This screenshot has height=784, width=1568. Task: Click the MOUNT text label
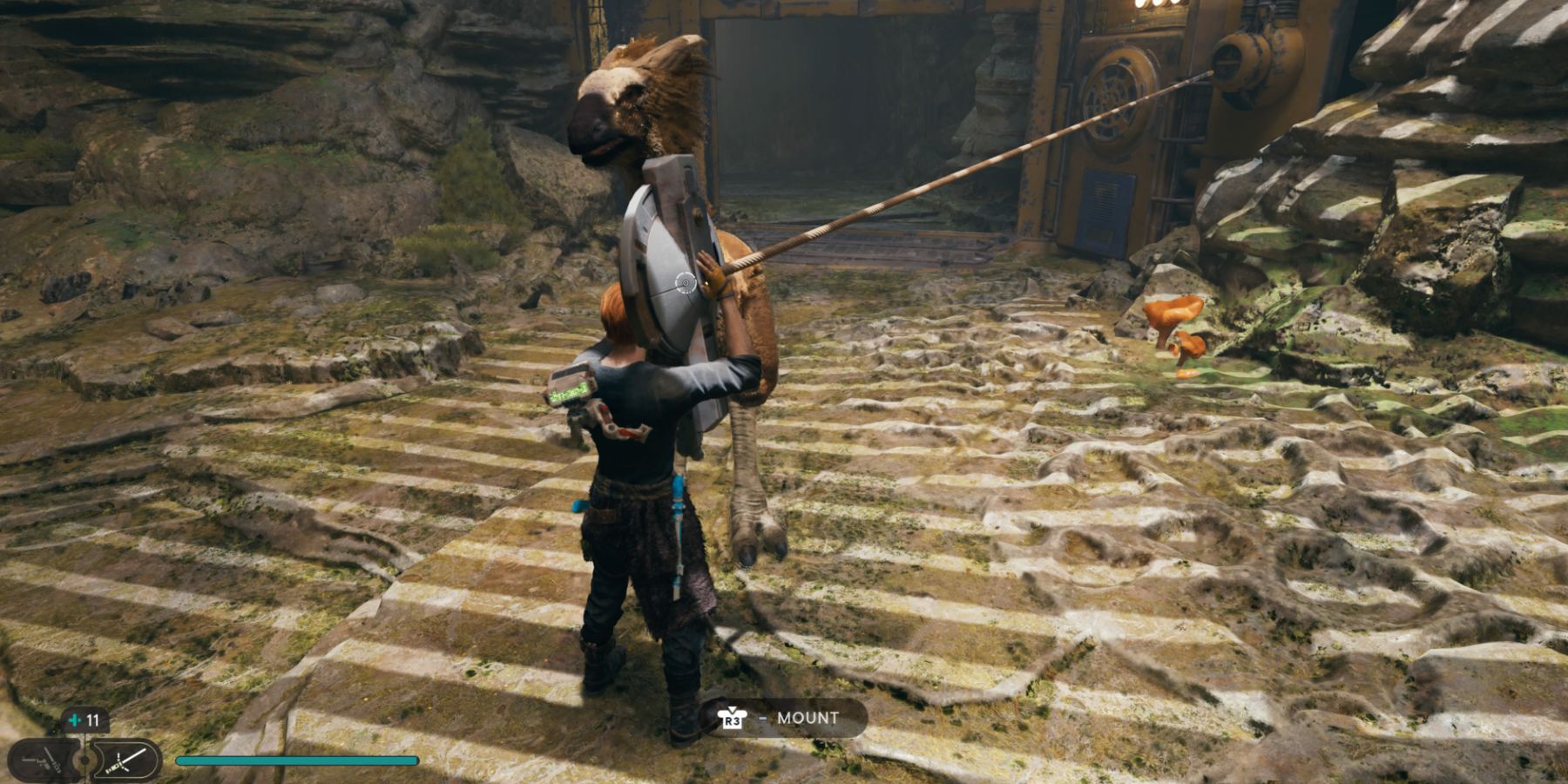pos(808,719)
